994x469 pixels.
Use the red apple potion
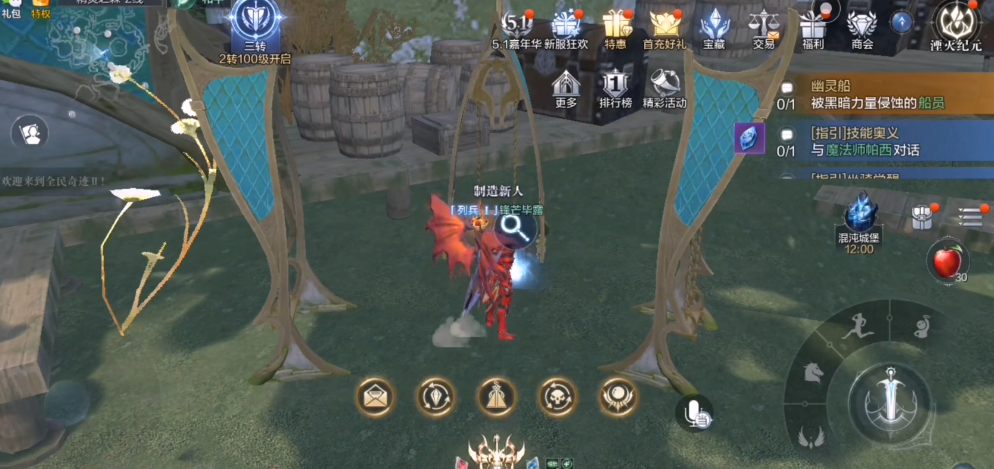945,262
